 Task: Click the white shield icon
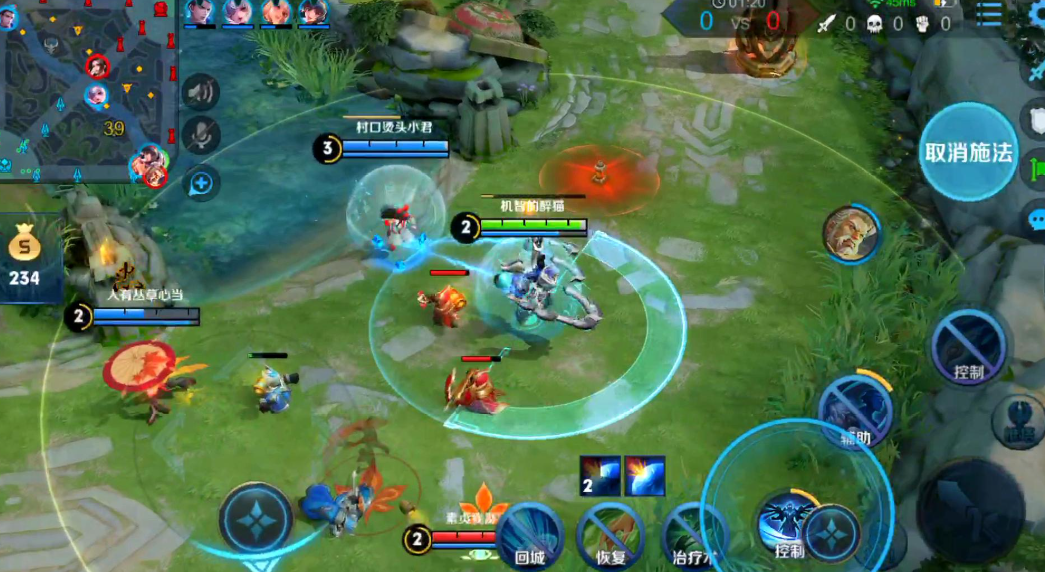point(1035,117)
